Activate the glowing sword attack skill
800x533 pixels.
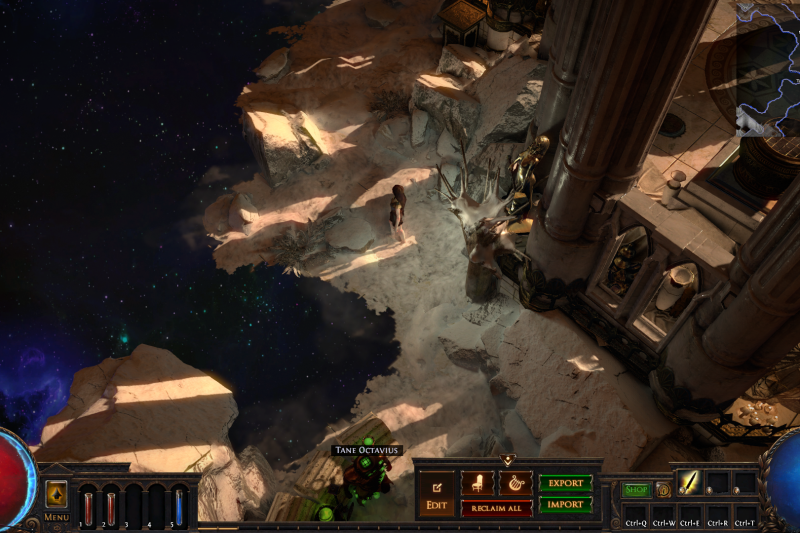click(690, 483)
